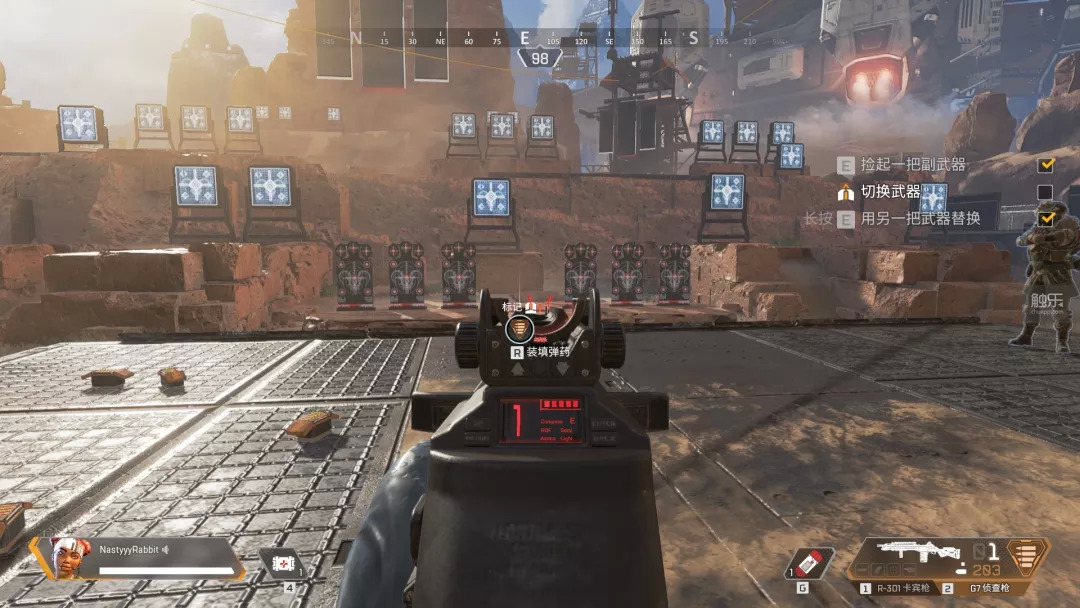Select the 用另一把武器替换 objective entry
This screenshot has width=1080, height=608.
click(920, 218)
